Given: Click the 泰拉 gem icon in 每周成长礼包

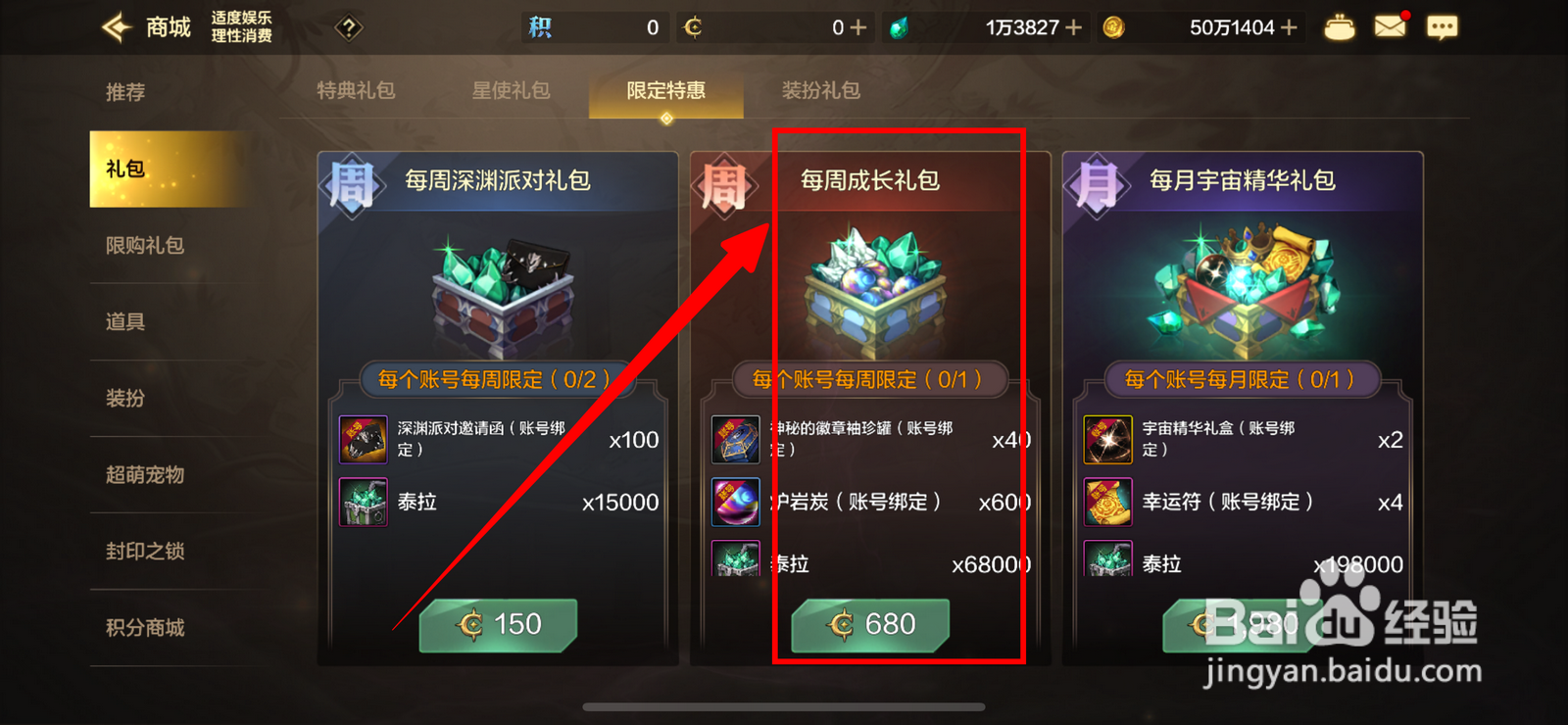Looking at the screenshot, I should pyautogui.click(x=735, y=563).
